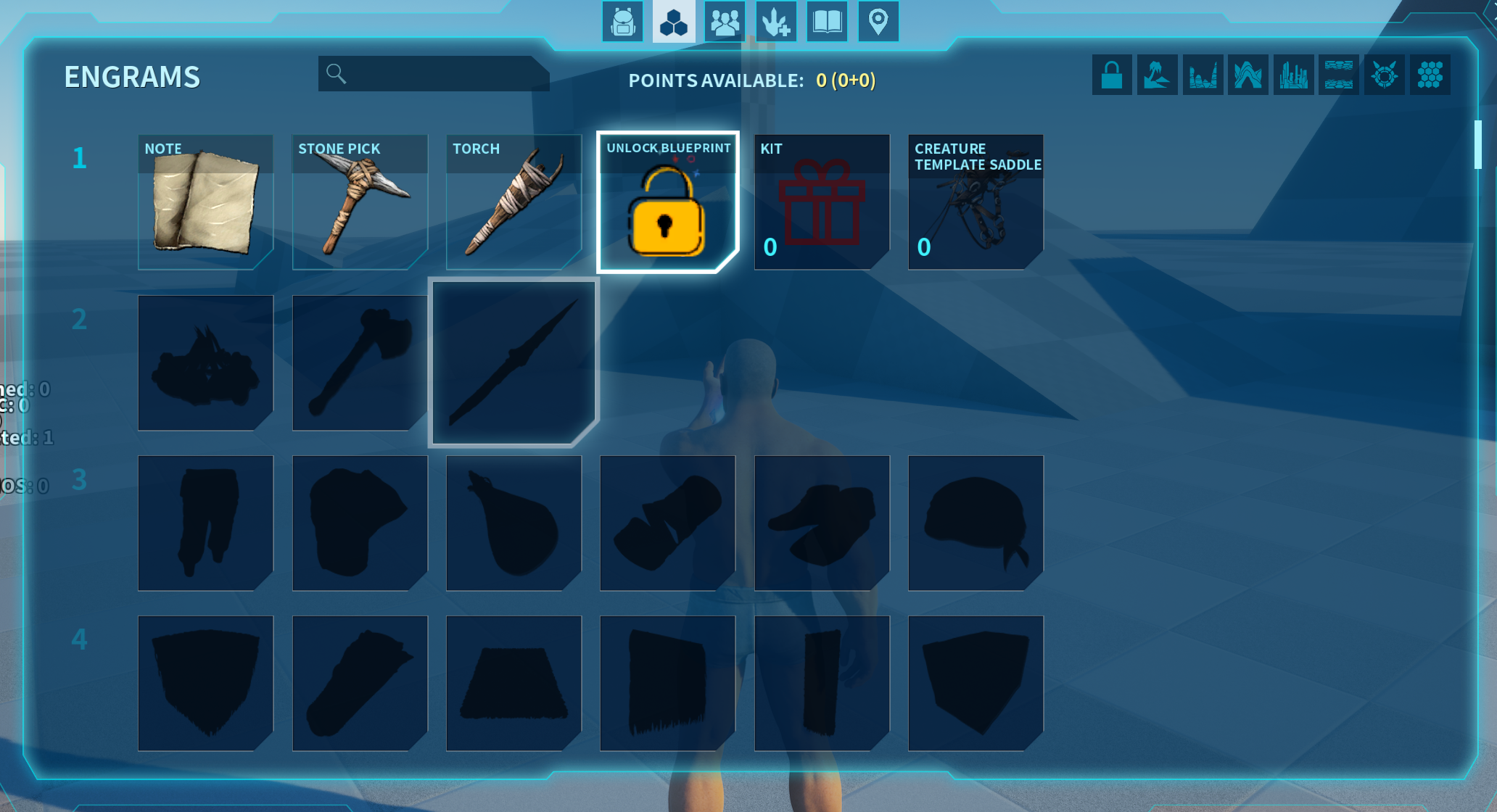Open the map pin tab
Screen dimensions: 1497x812
878,22
